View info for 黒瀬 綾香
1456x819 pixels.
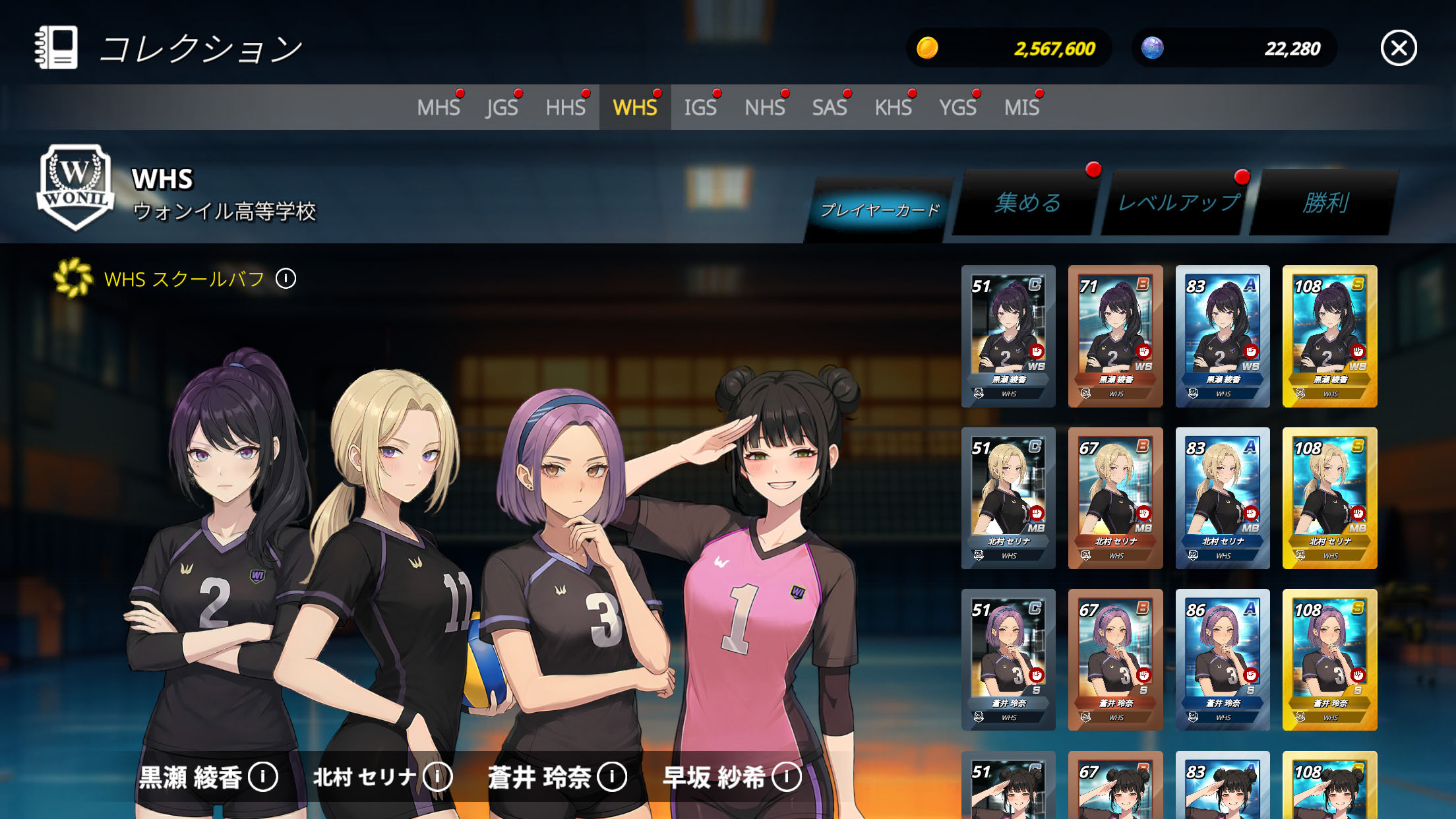(263, 777)
